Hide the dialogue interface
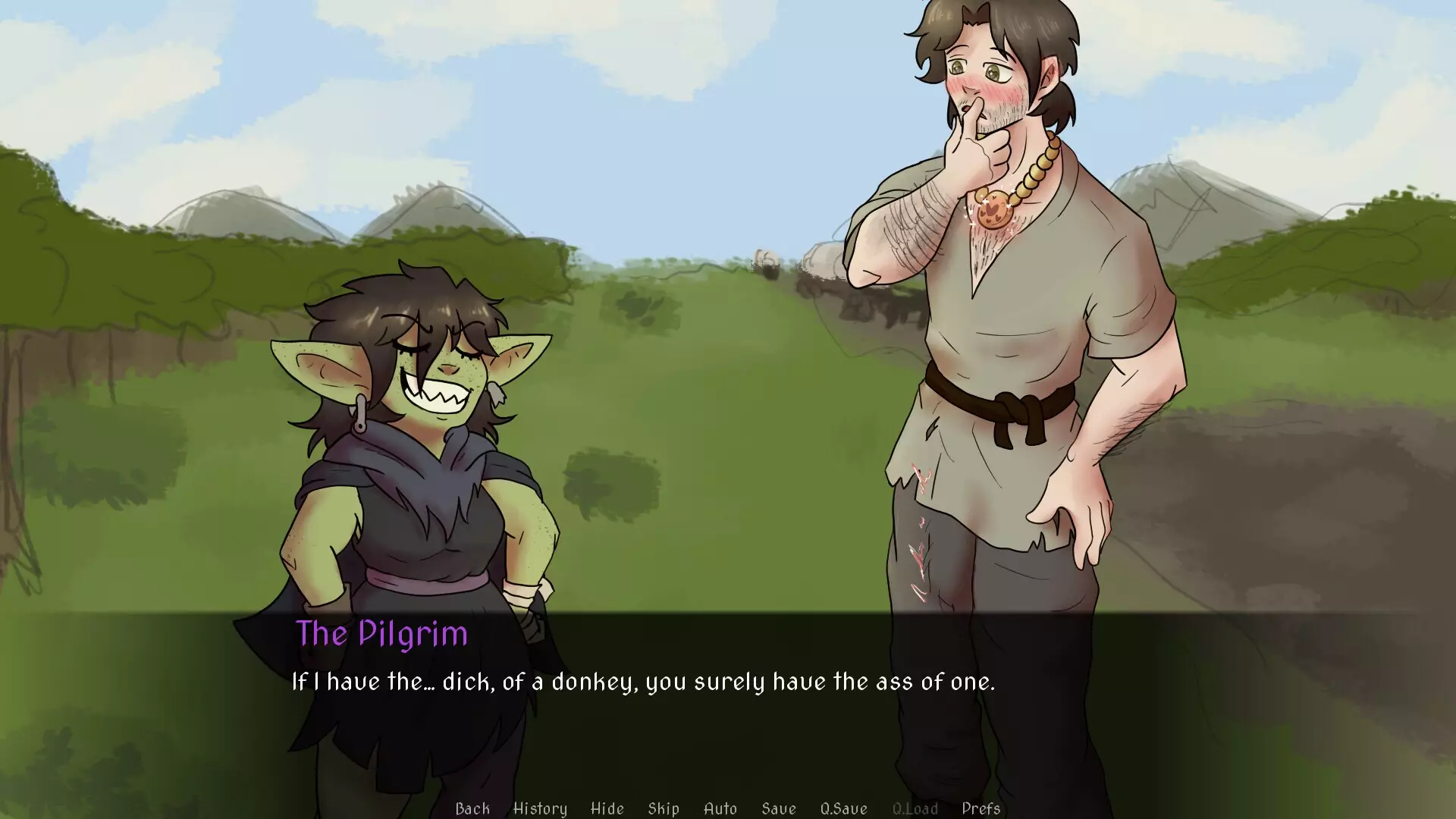 tap(606, 808)
